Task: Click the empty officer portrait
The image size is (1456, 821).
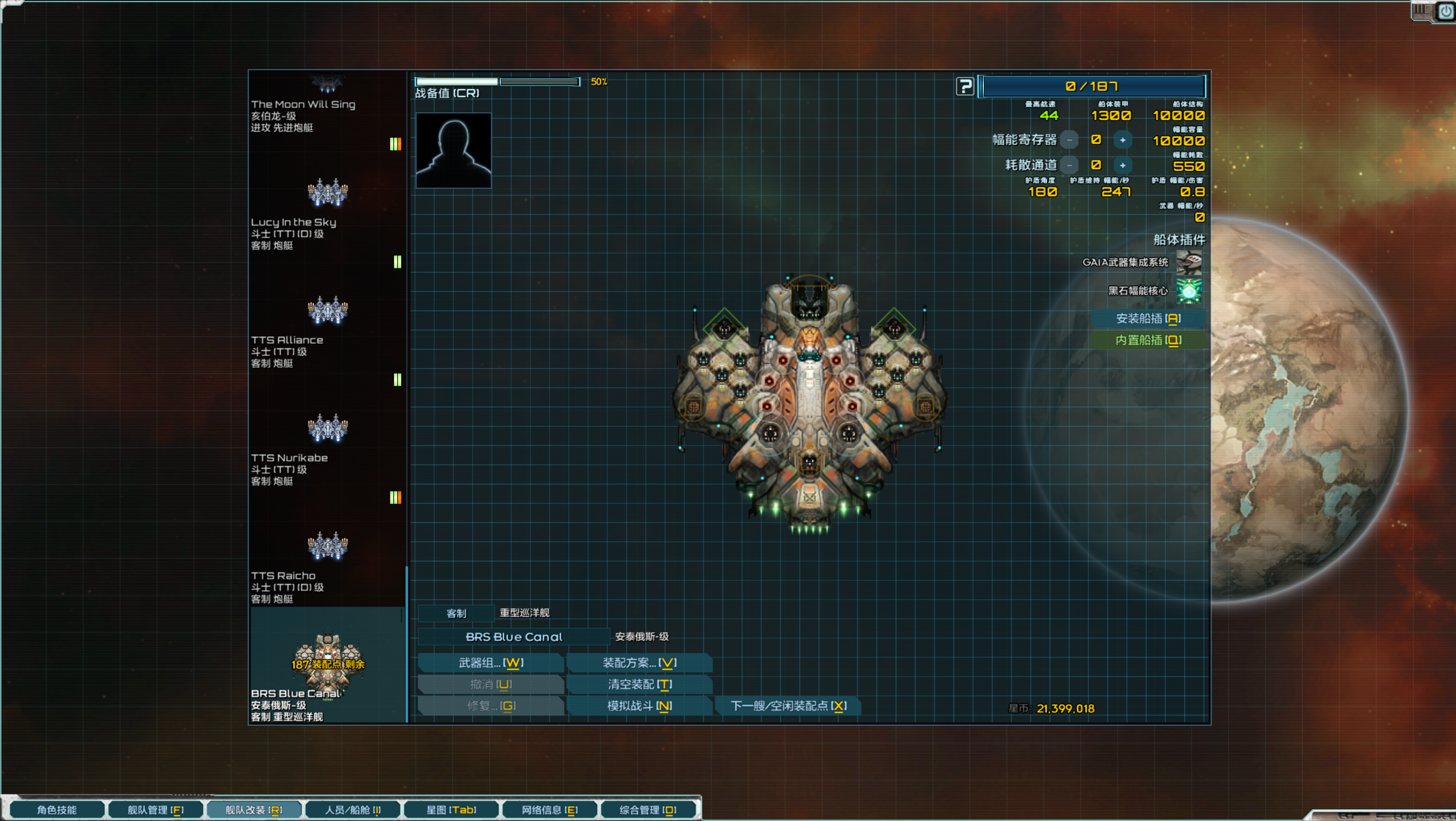Action: pyautogui.click(x=453, y=151)
